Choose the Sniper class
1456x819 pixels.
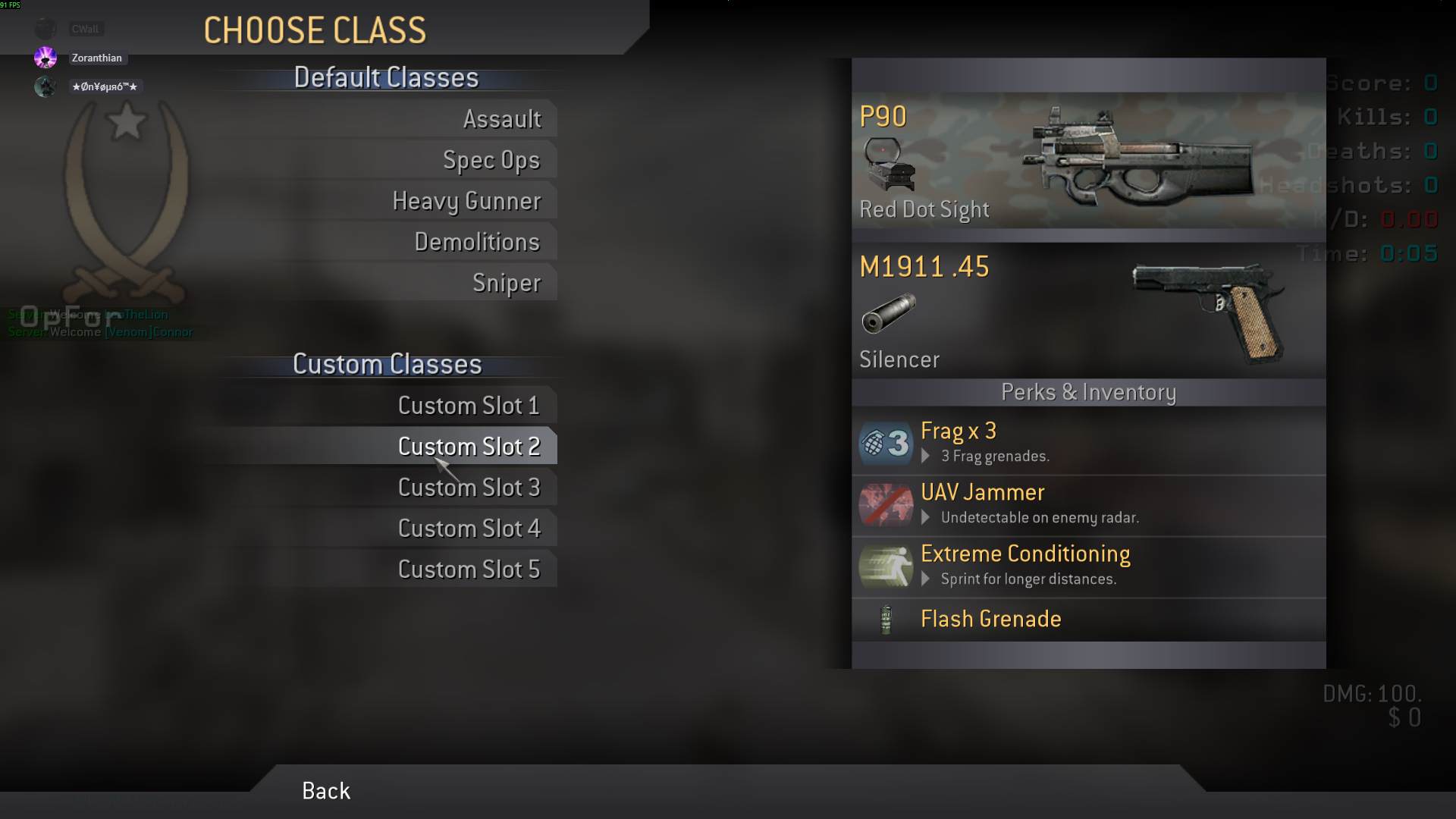point(506,283)
